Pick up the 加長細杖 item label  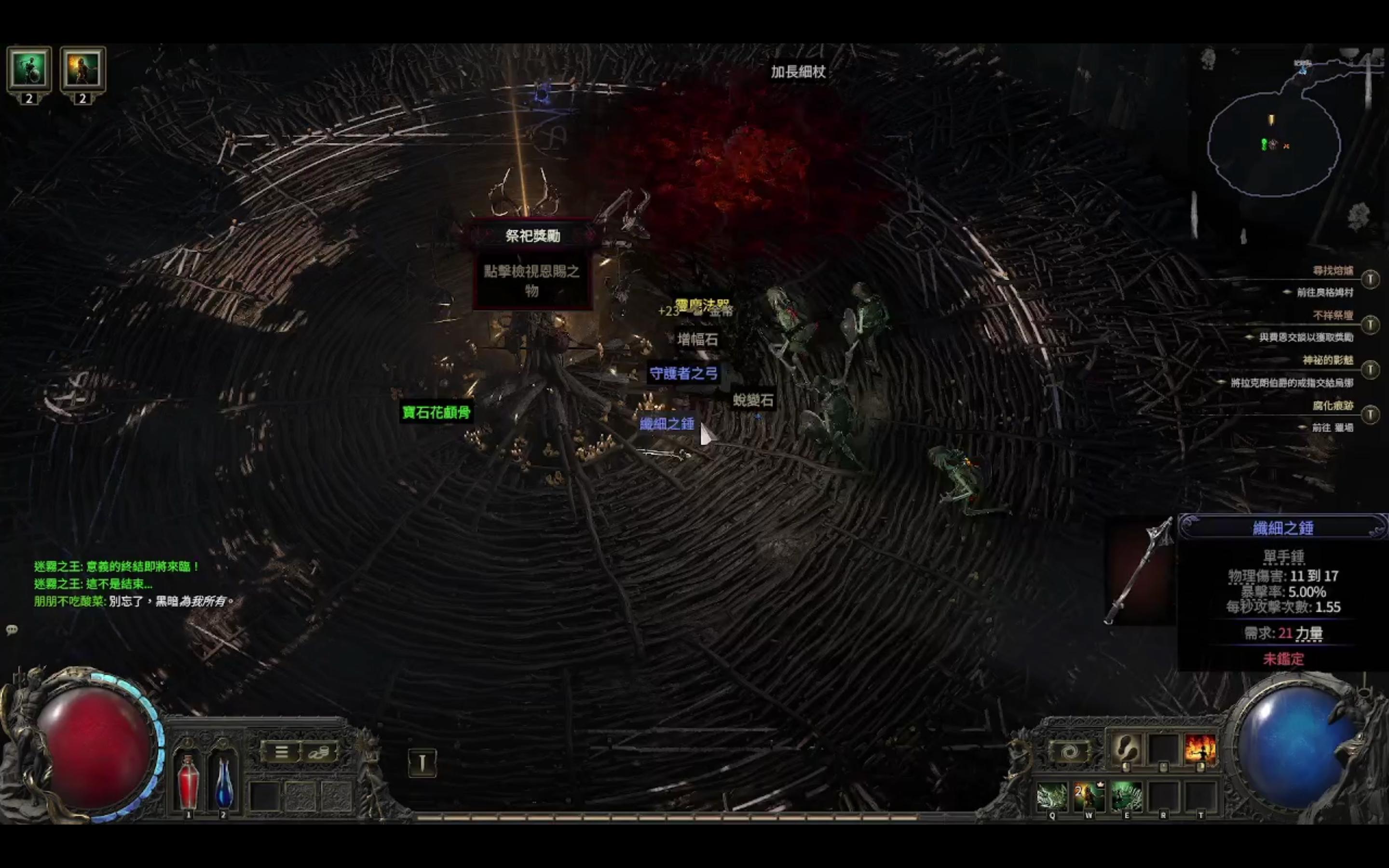(x=798, y=72)
